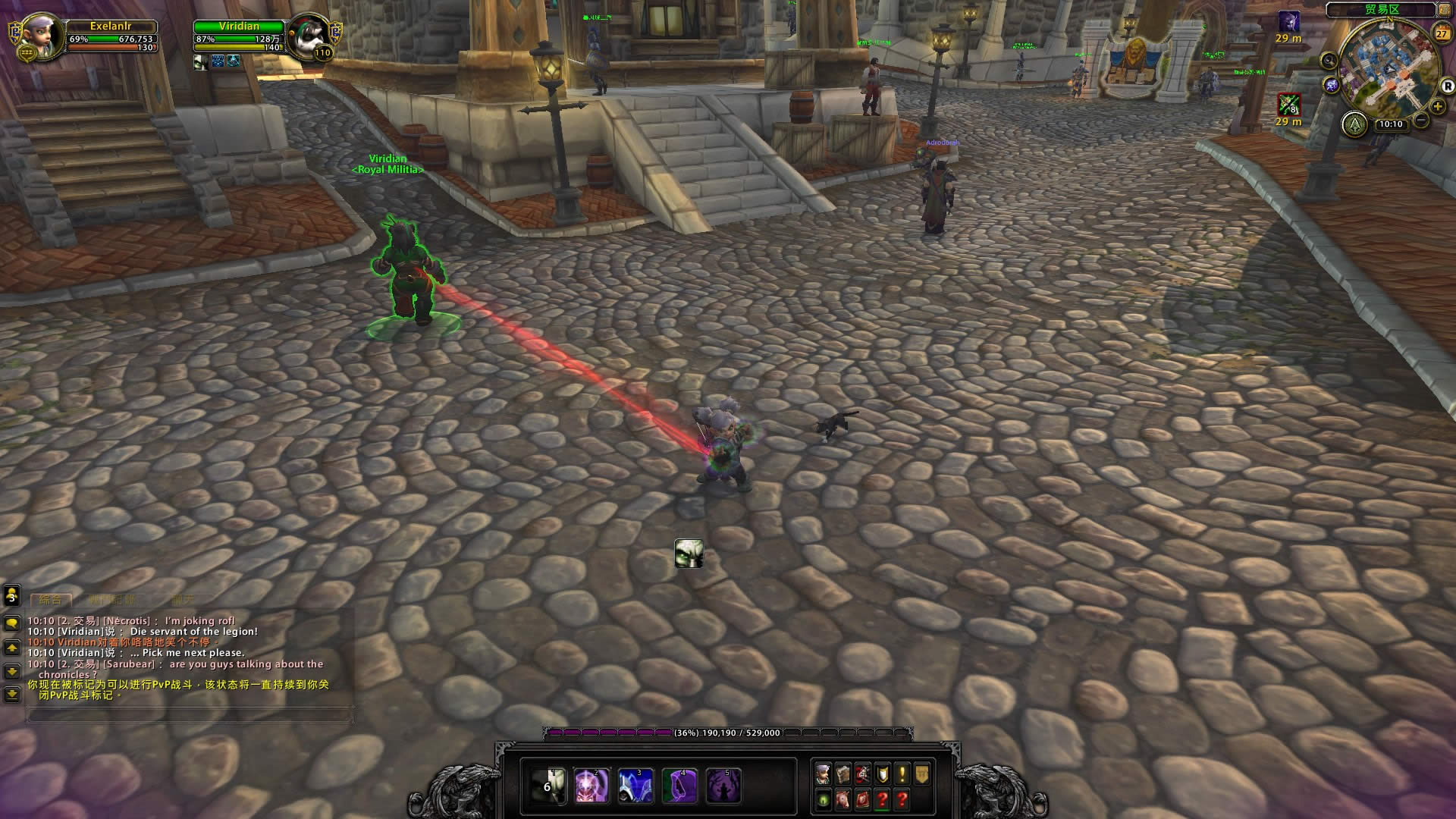Open the character info micro button
The height and width of the screenshot is (819, 1456).
coord(823,773)
